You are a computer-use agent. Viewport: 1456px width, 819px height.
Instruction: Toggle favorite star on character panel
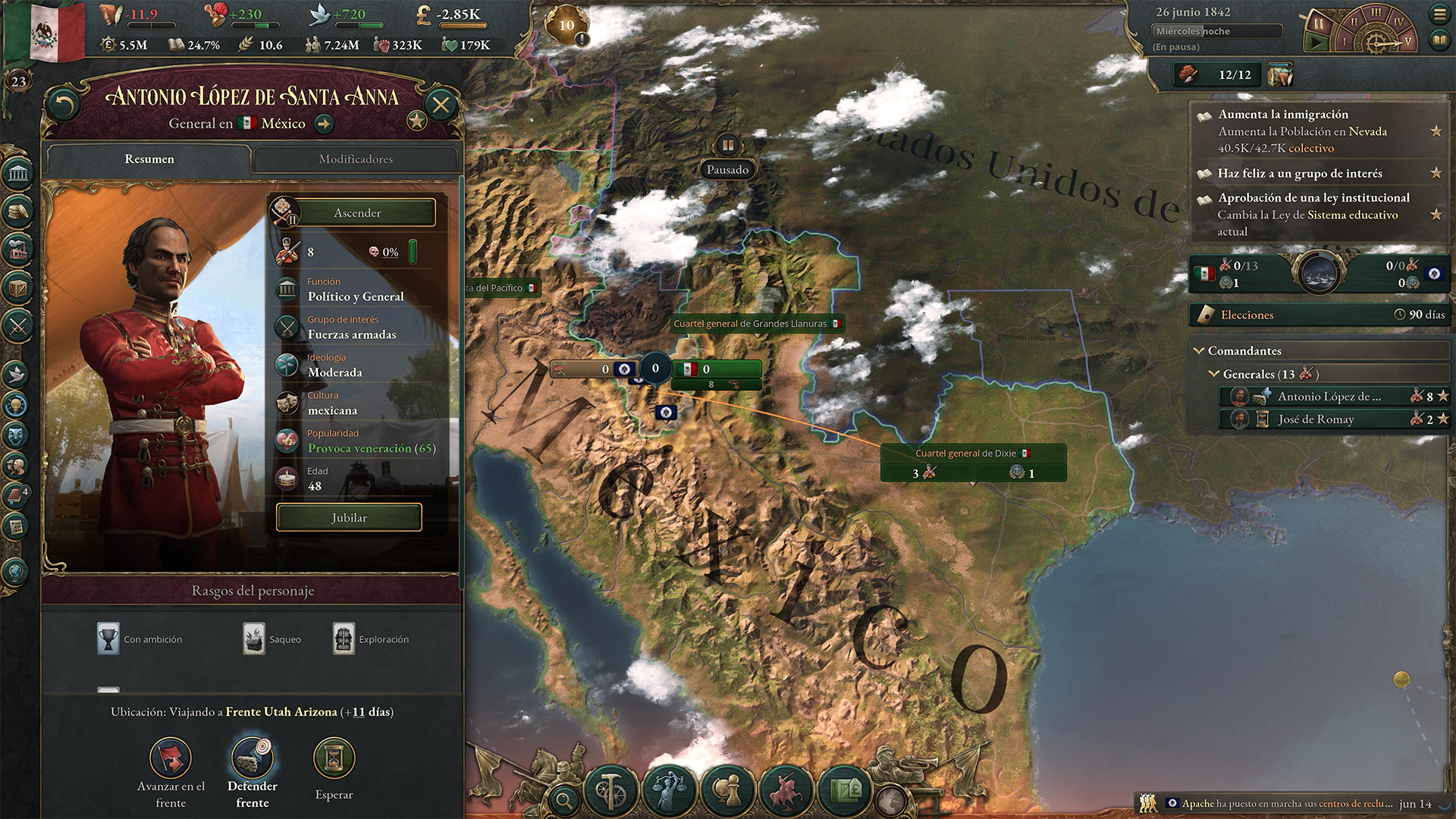pos(416,121)
